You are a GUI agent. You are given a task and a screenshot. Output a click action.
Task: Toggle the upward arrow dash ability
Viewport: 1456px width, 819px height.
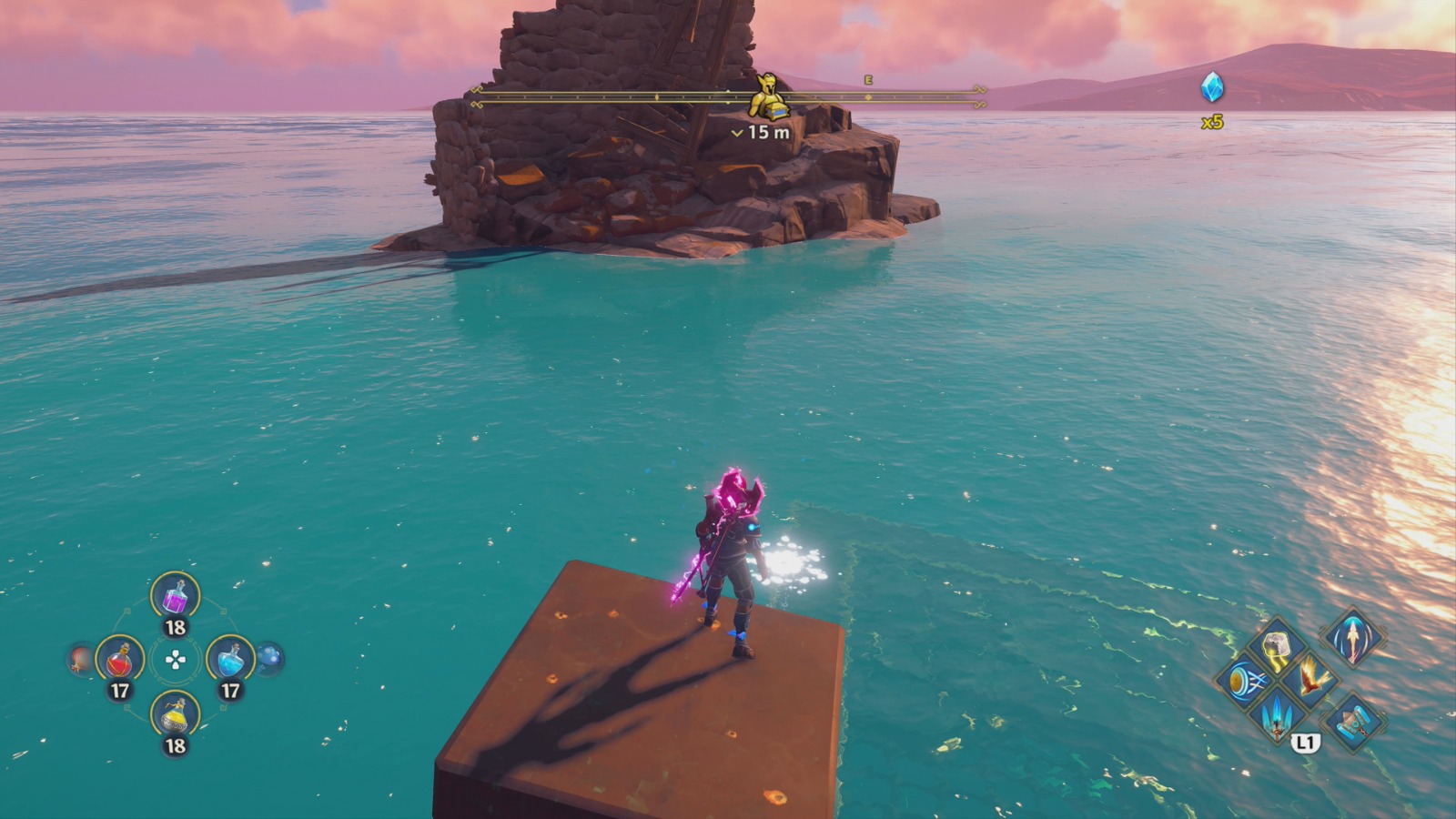click(x=1353, y=640)
